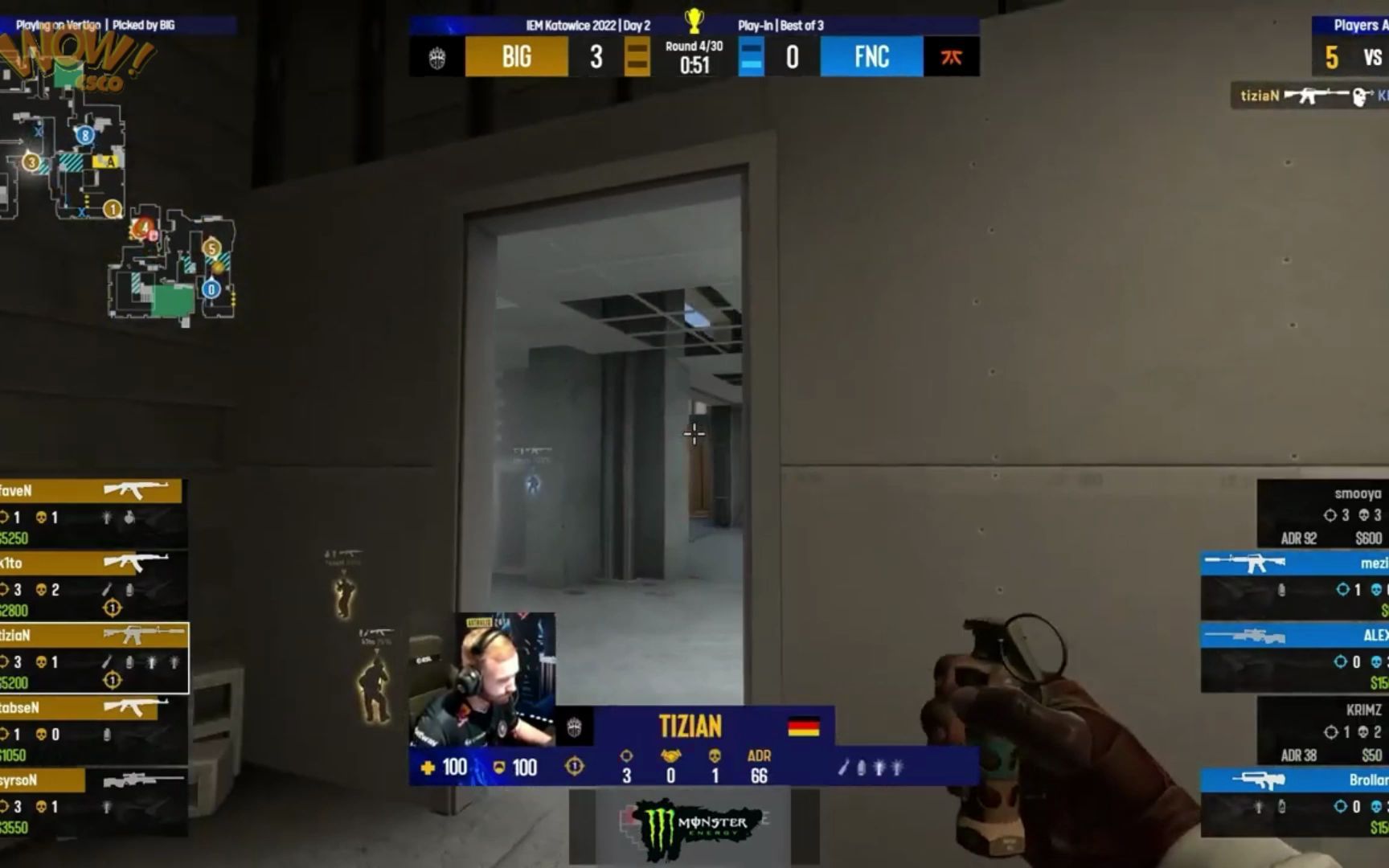Screen dimensions: 1389x868
Task: Select the Fnatic logo on the scoreboard
Action: [952, 57]
